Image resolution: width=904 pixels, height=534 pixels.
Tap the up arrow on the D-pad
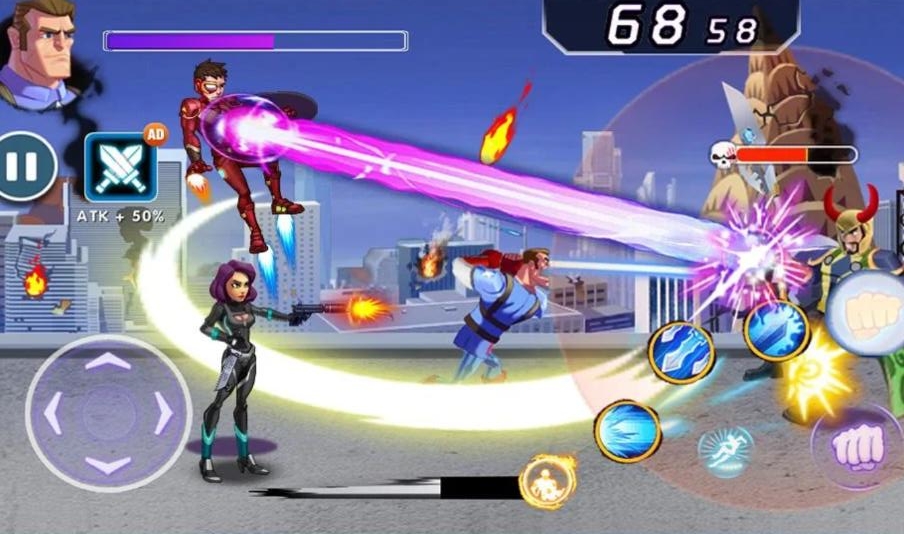108,360
